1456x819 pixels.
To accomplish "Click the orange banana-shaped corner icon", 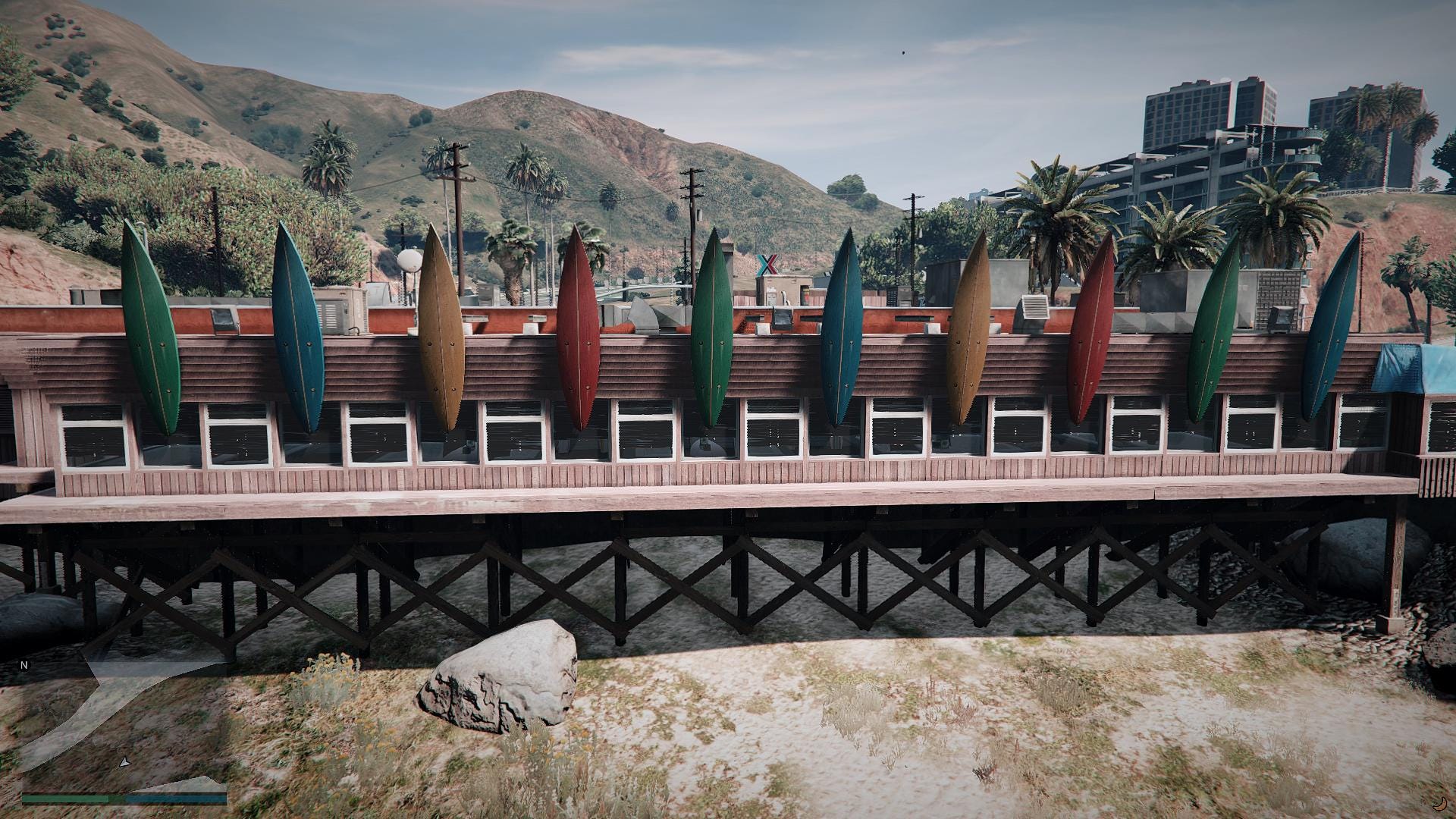I will pyautogui.click(x=1439, y=804).
